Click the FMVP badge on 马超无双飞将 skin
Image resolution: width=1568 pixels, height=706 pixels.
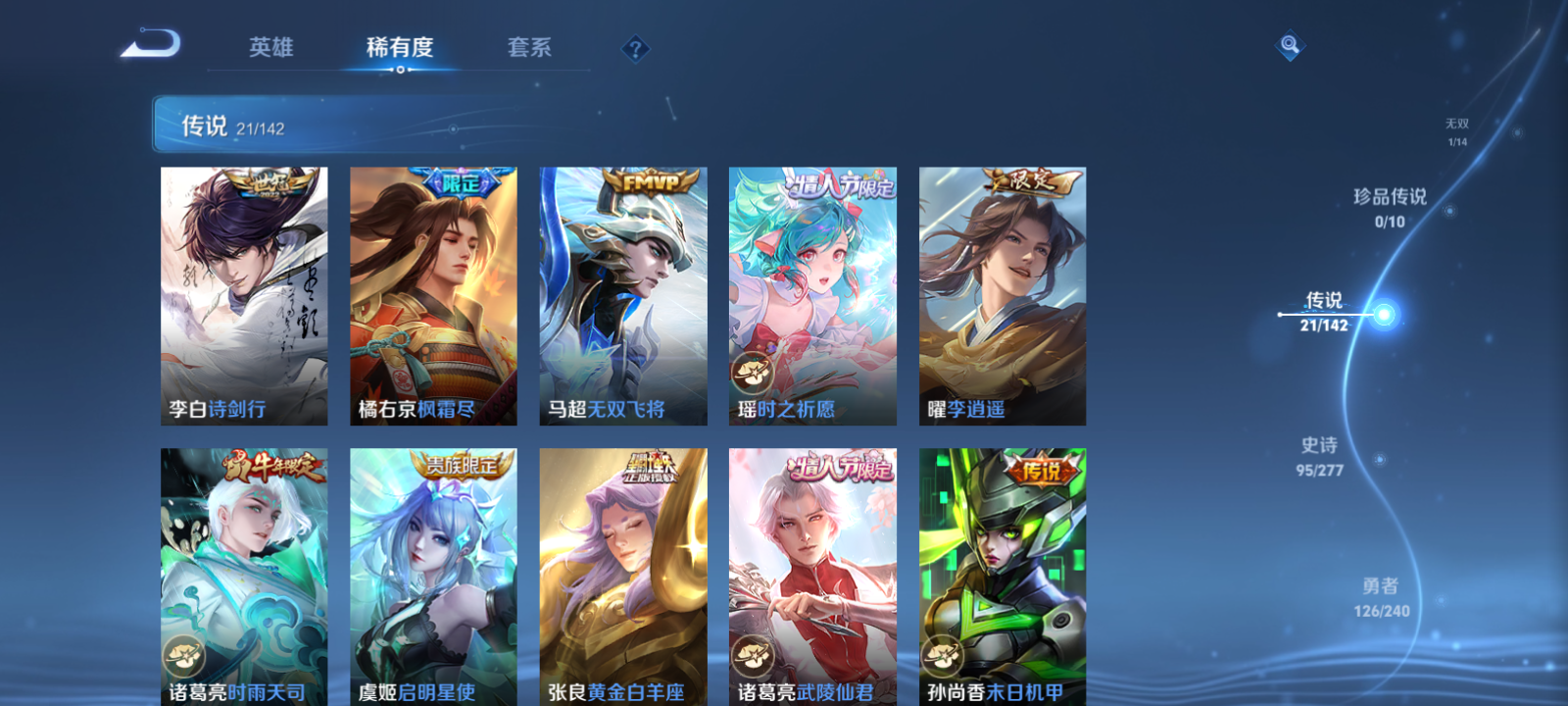pyautogui.click(x=649, y=182)
